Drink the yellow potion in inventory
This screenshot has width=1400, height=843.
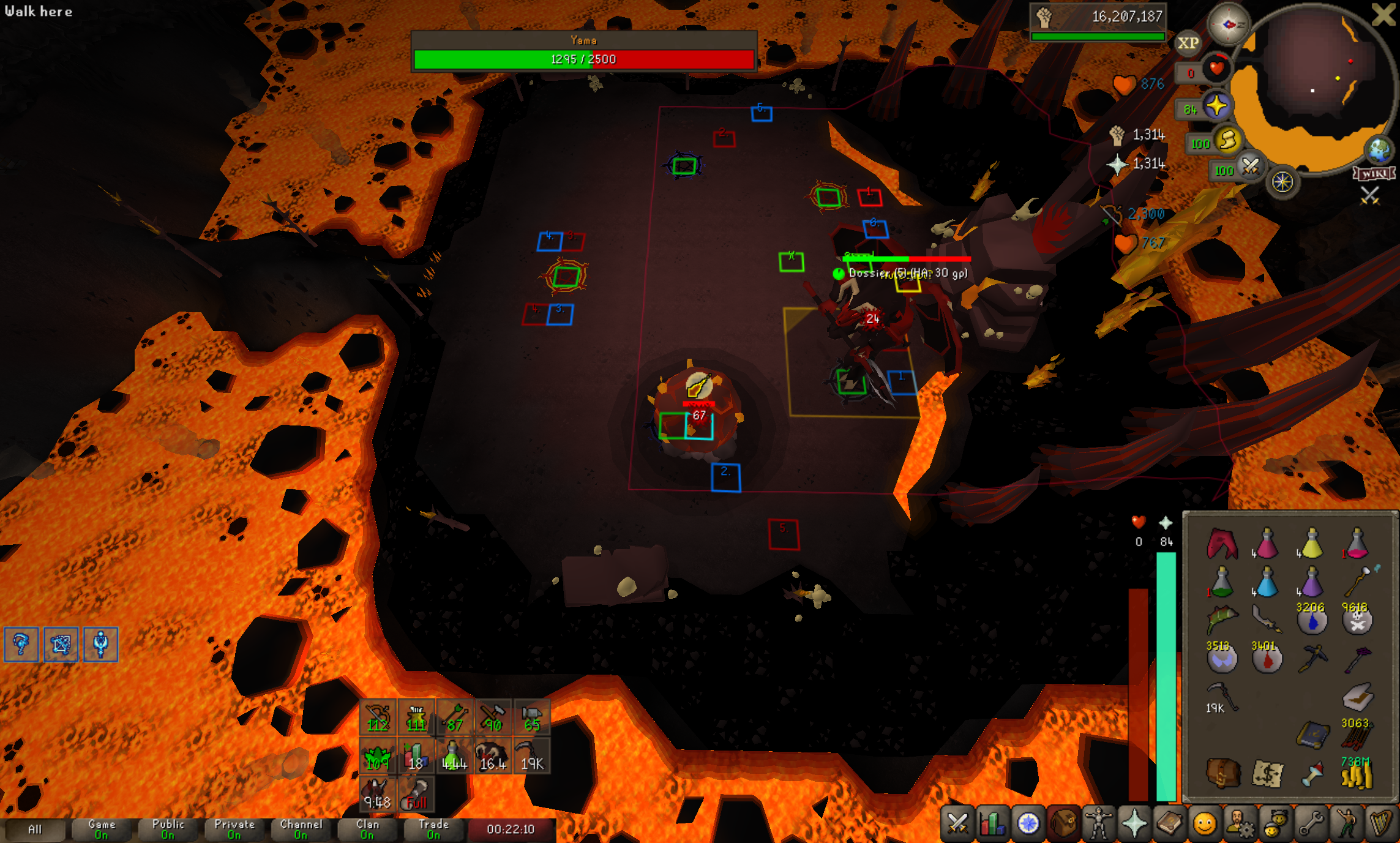(x=1311, y=544)
